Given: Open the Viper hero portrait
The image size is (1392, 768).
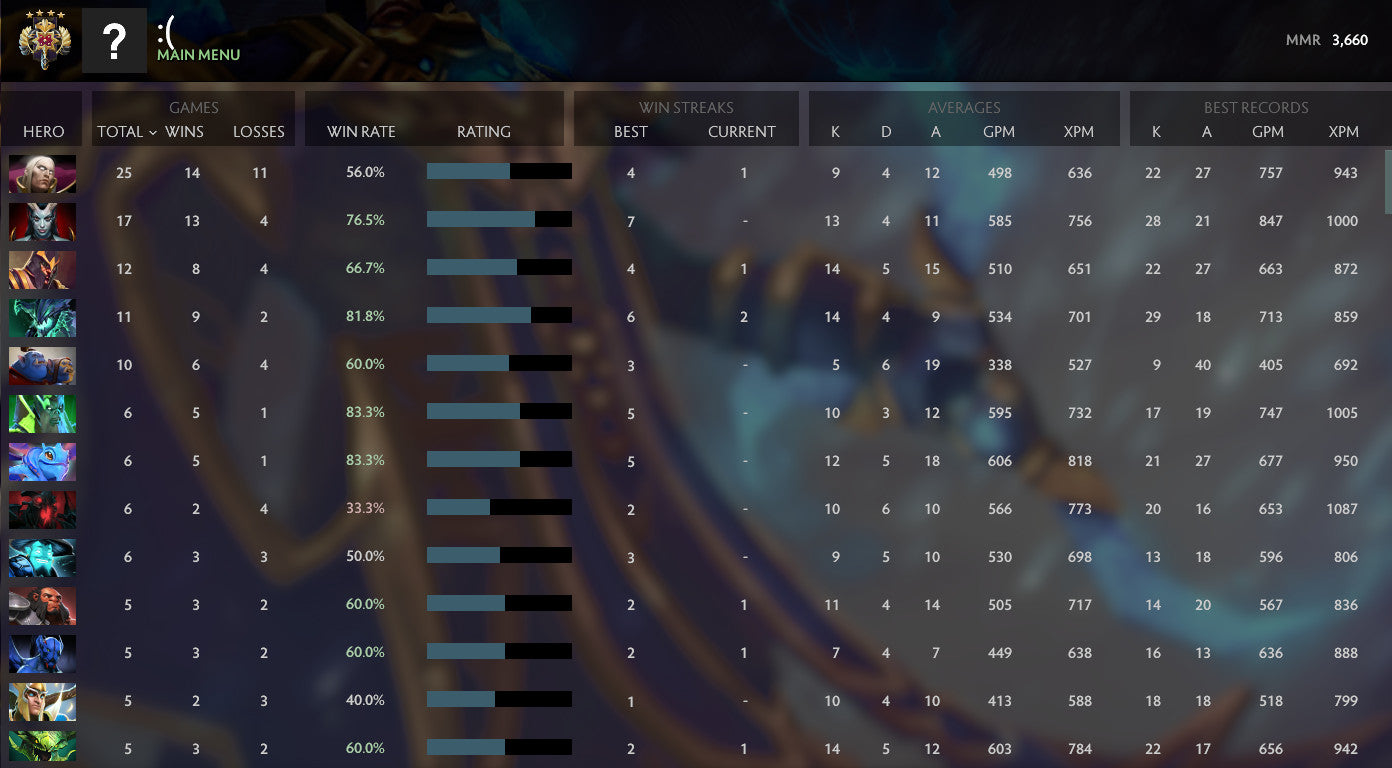Looking at the screenshot, I should [42, 317].
